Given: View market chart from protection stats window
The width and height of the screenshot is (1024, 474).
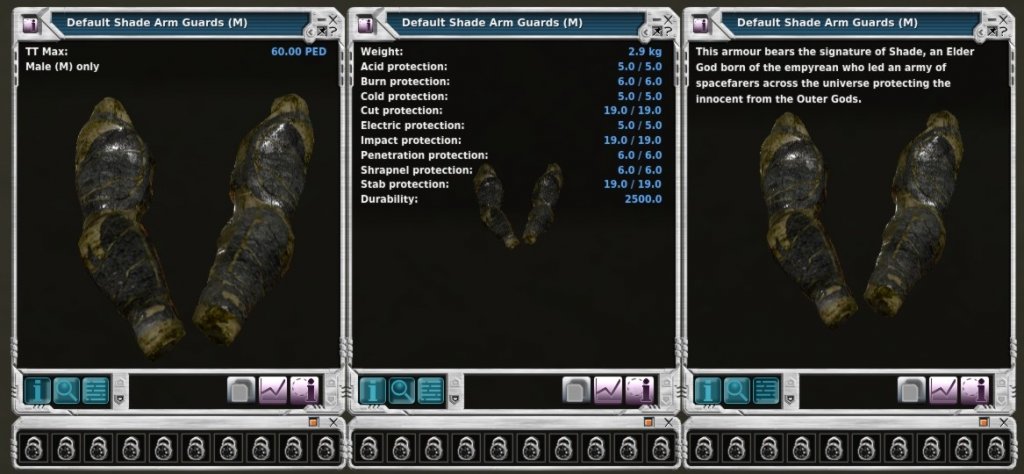Looking at the screenshot, I should tap(608, 389).
